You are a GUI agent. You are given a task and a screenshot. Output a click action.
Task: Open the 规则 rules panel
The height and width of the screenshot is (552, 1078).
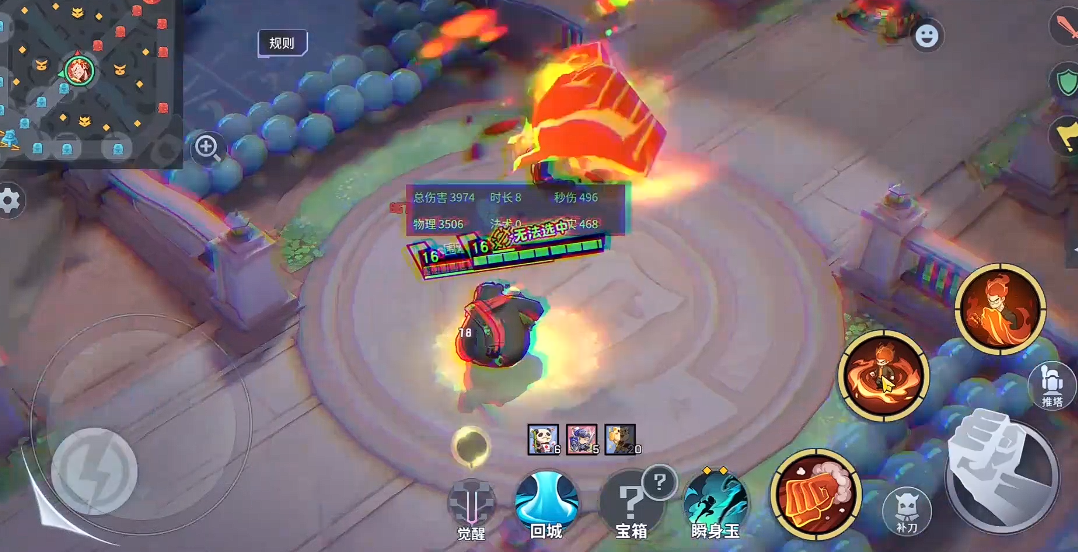(x=282, y=43)
